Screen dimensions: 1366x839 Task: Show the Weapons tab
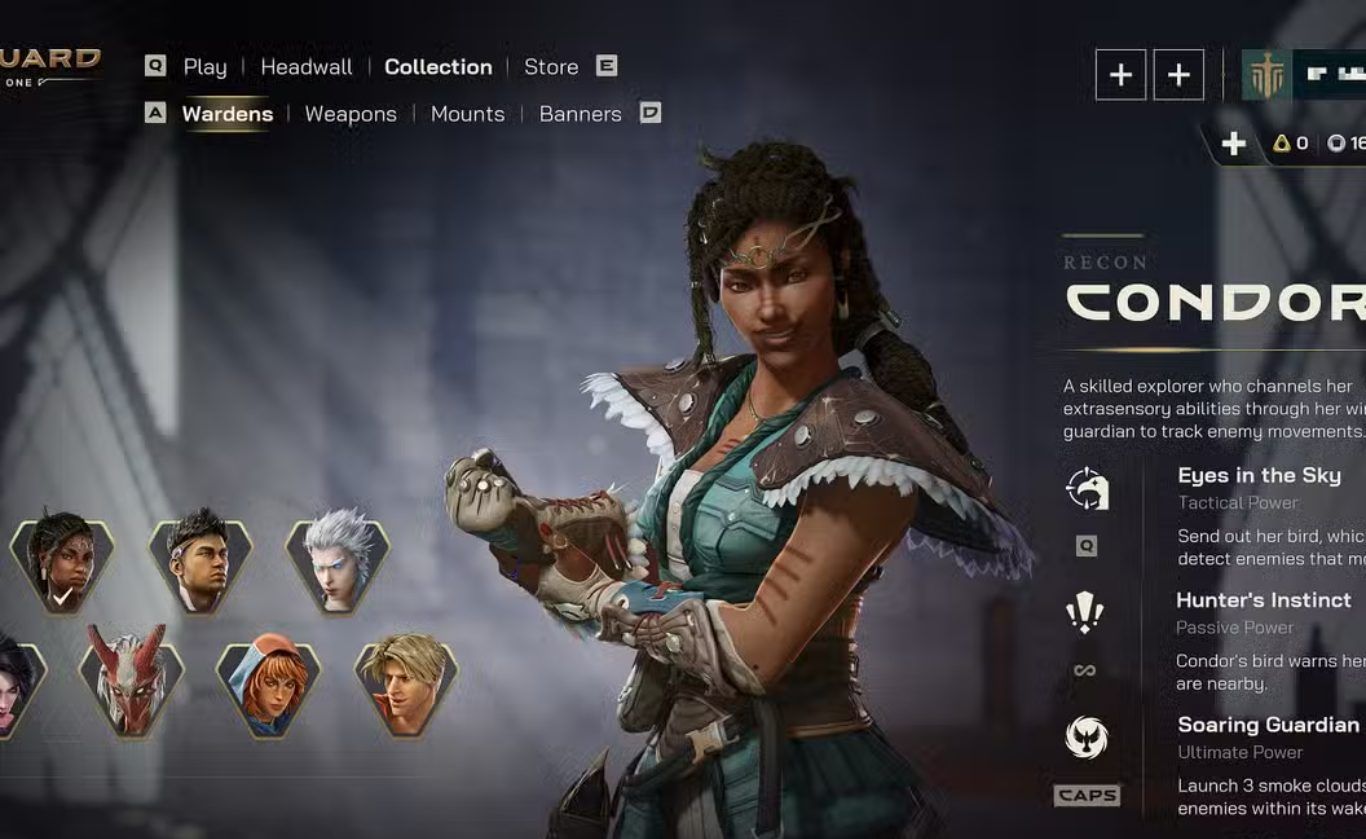click(x=350, y=114)
